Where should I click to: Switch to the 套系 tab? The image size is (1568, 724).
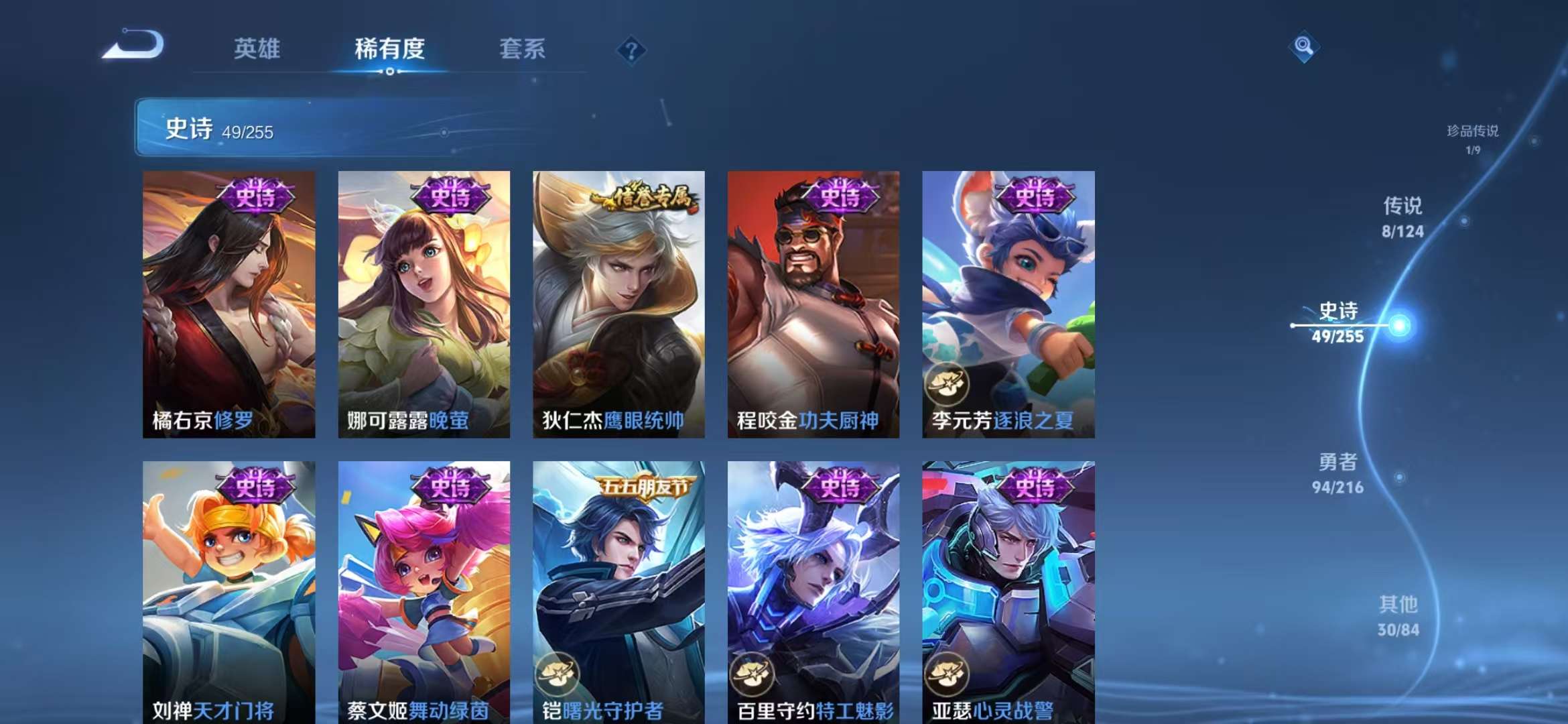pyautogui.click(x=521, y=48)
